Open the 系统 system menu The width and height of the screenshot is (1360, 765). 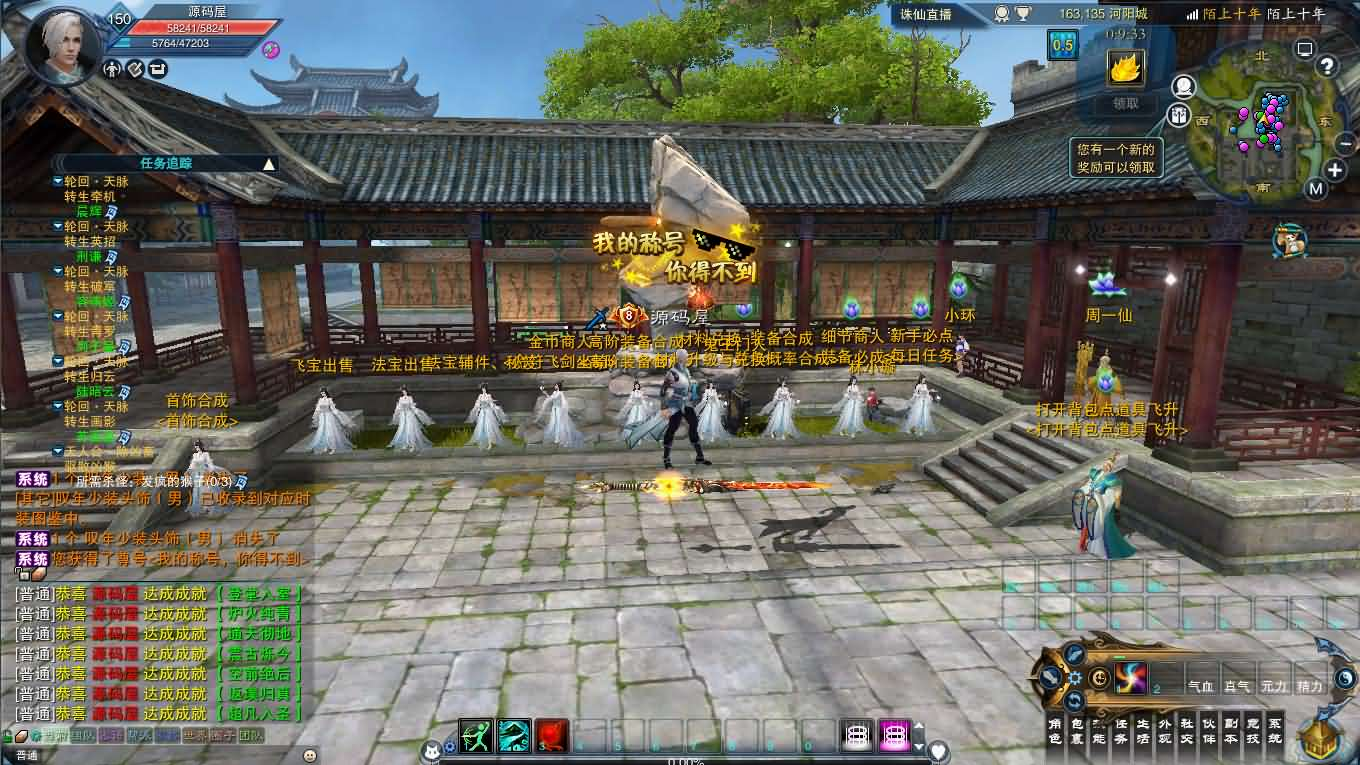pos(1274,730)
